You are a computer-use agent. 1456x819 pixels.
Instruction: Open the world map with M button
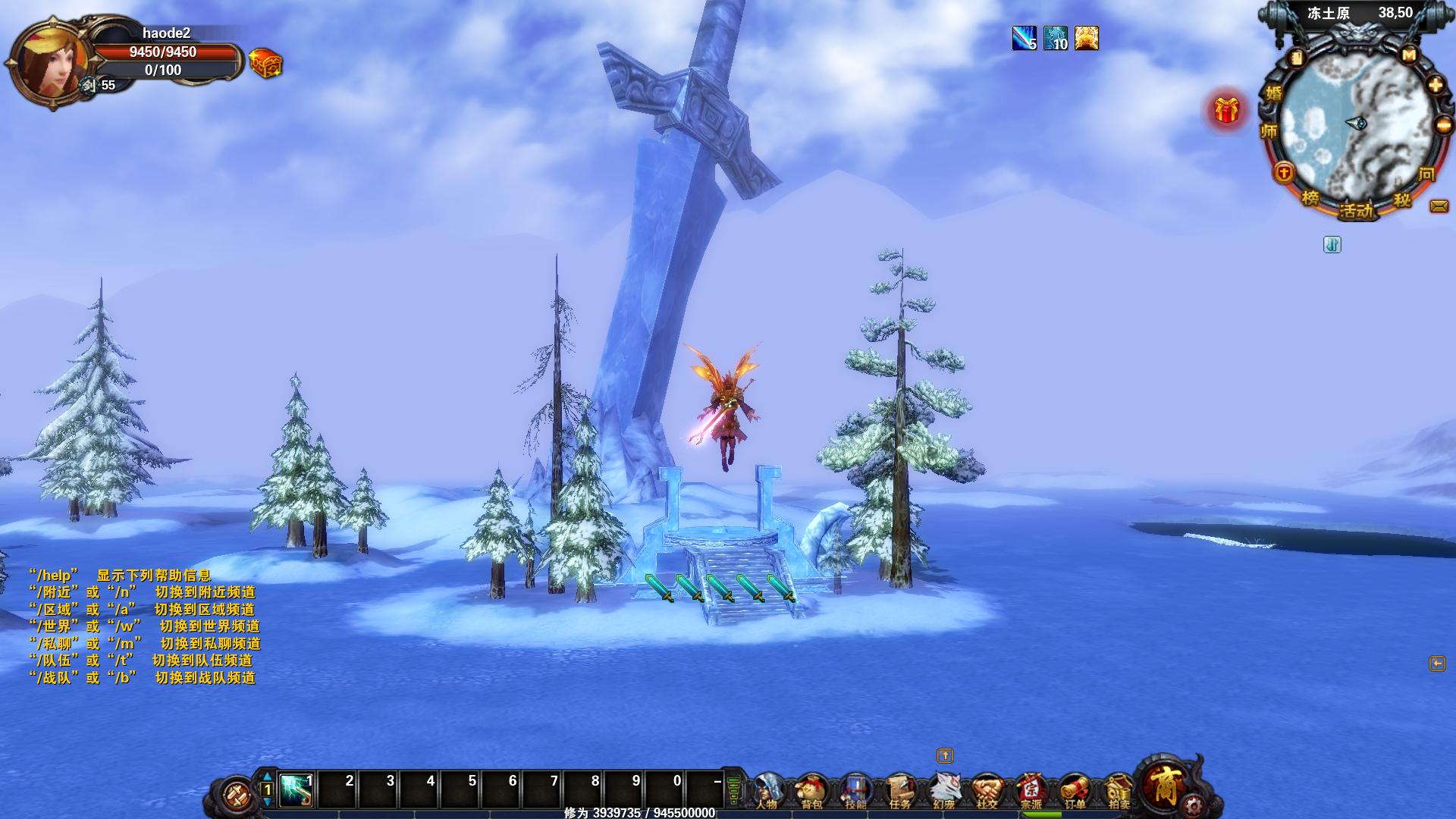1409,55
